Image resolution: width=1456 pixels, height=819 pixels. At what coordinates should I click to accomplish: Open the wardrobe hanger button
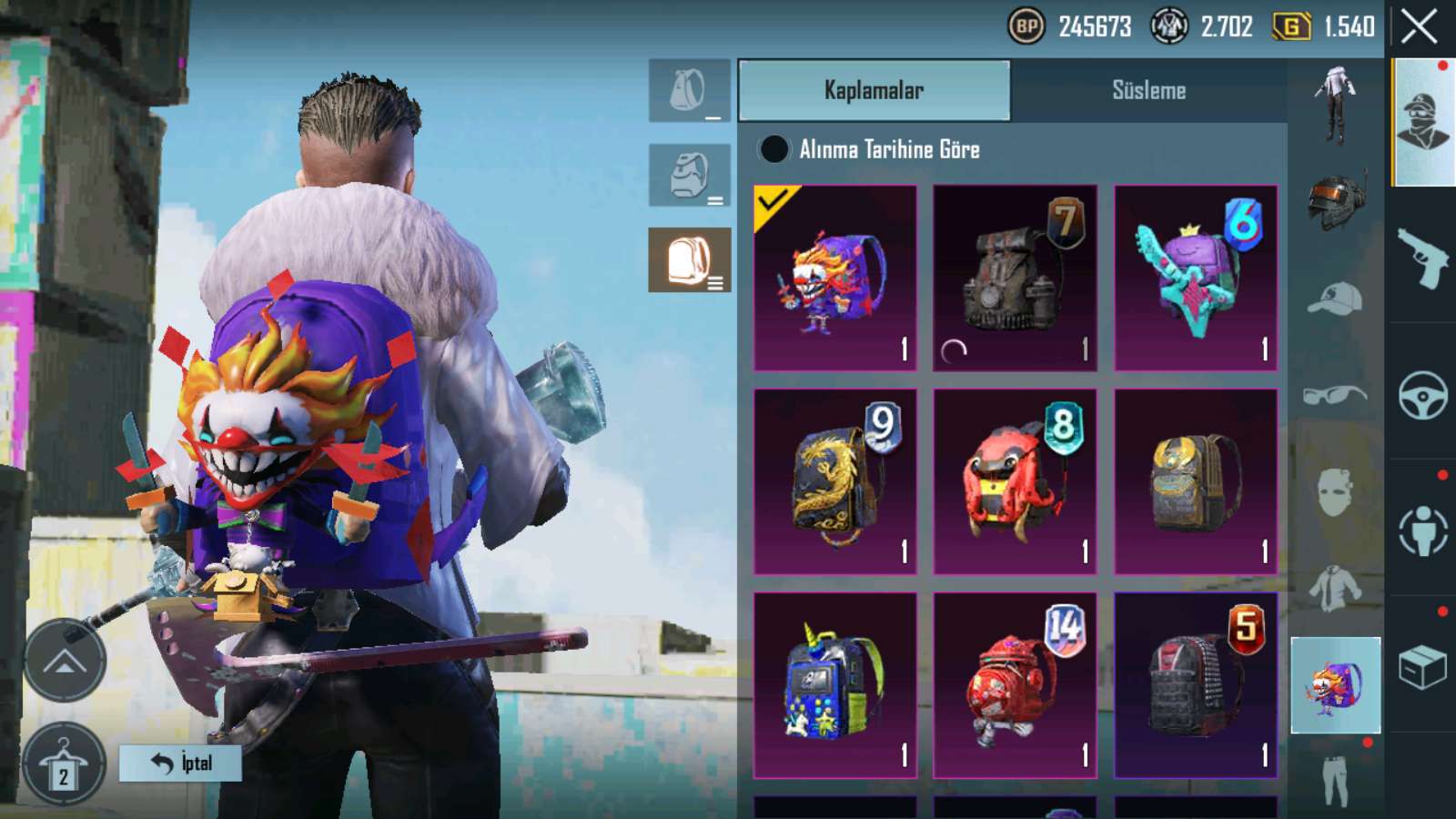click(x=64, y=764)
